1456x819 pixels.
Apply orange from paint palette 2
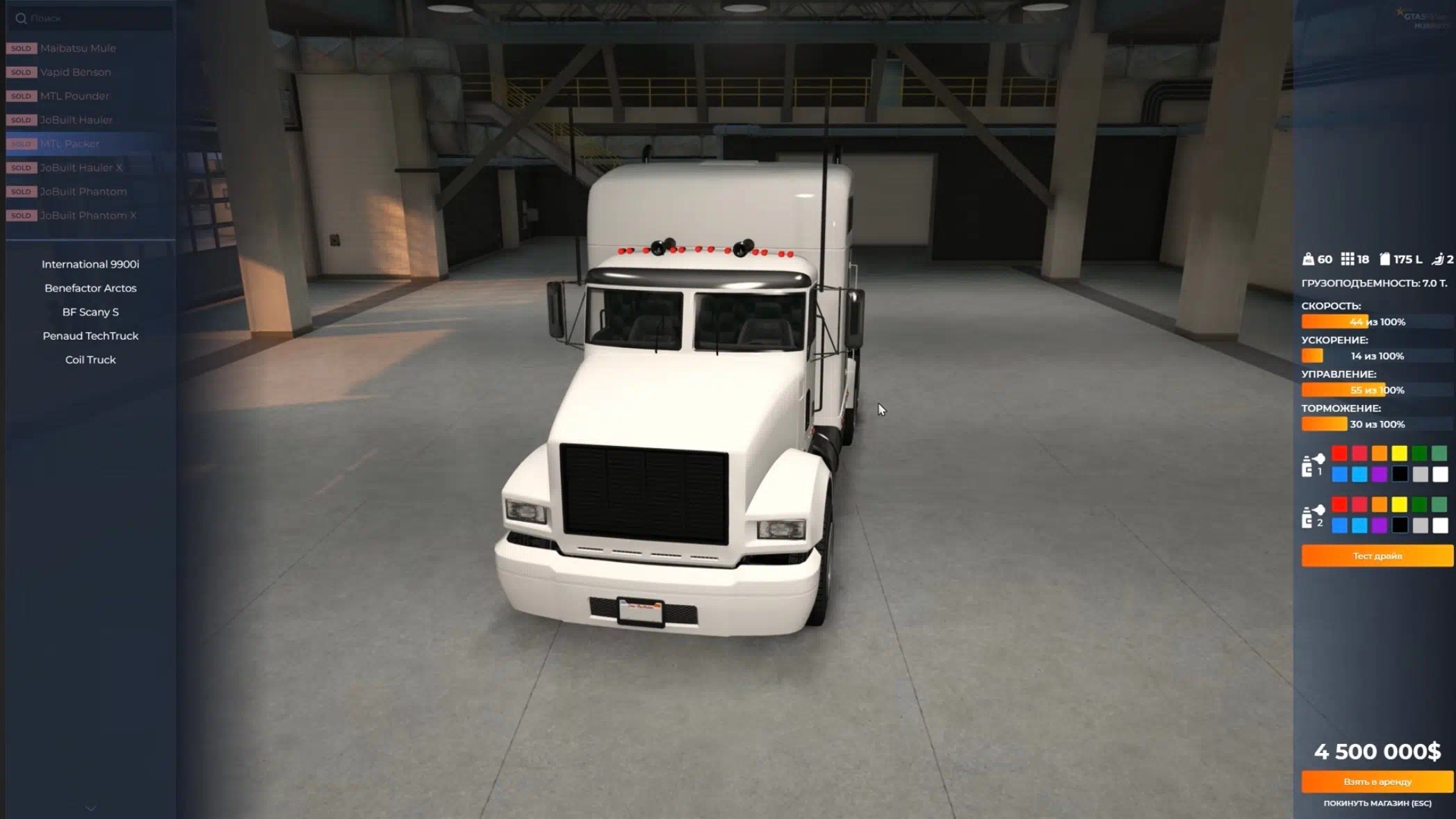[x=1380, y=504]
